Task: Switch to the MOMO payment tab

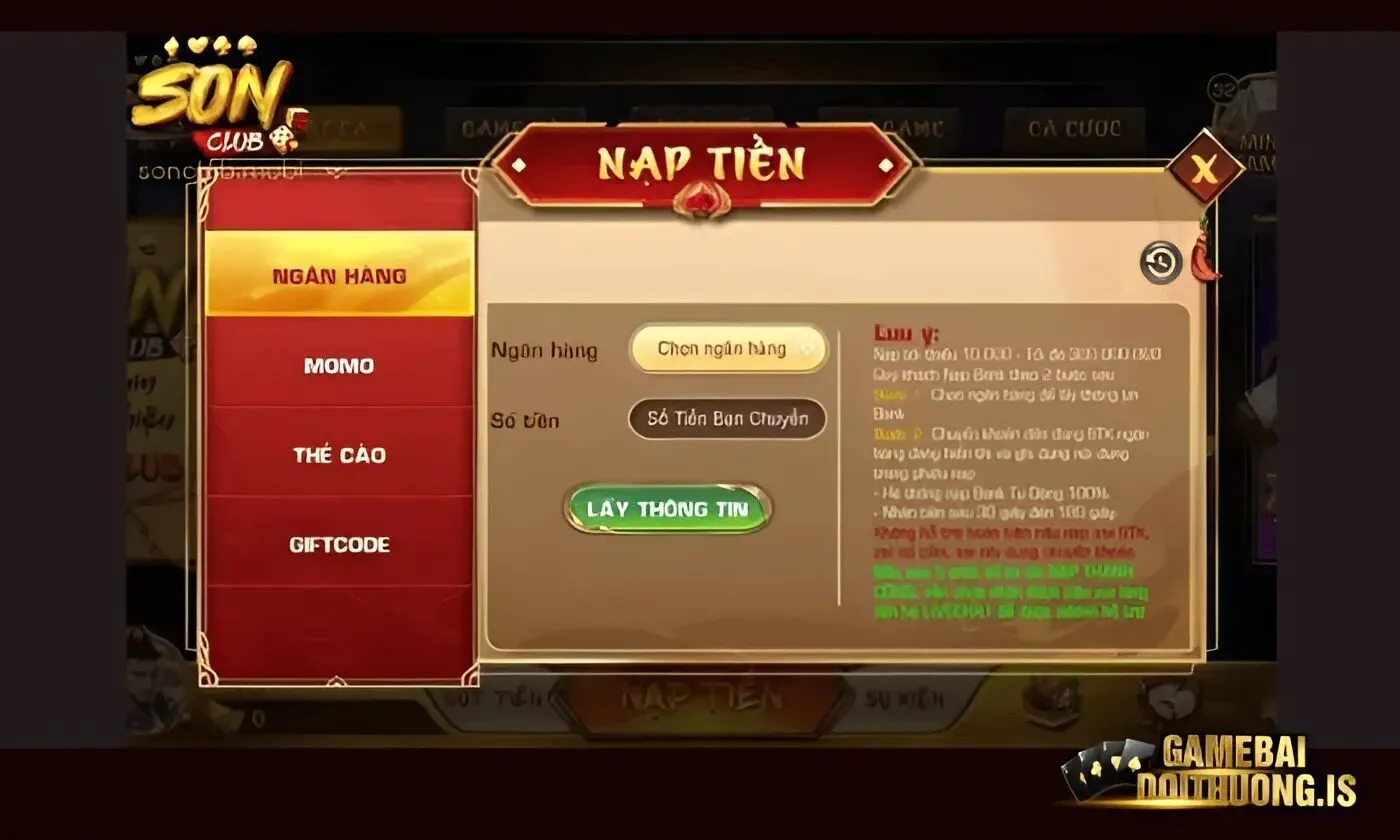Action: click(x=338, y=366)
